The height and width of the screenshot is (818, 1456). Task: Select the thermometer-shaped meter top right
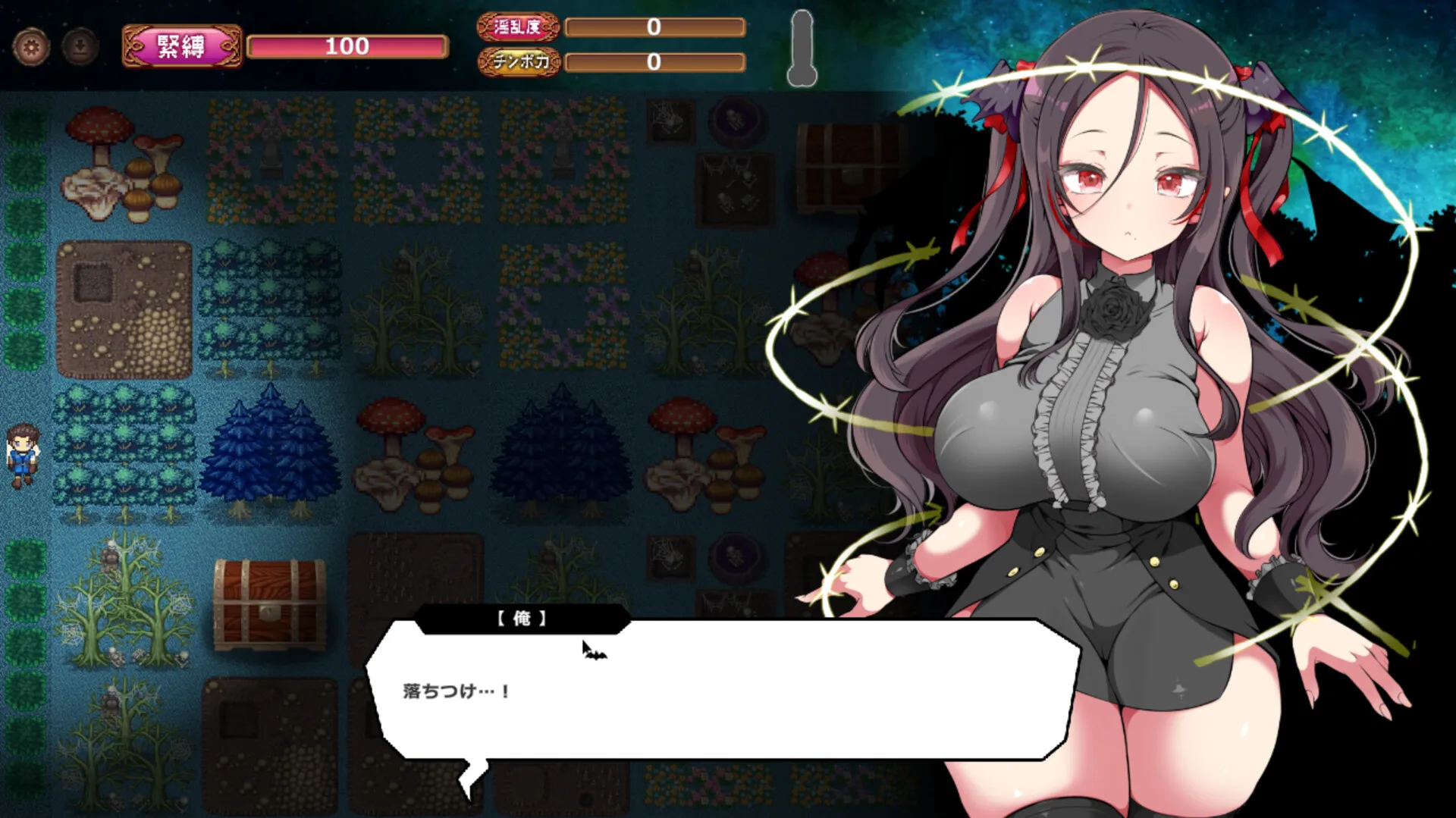point(802,47)
